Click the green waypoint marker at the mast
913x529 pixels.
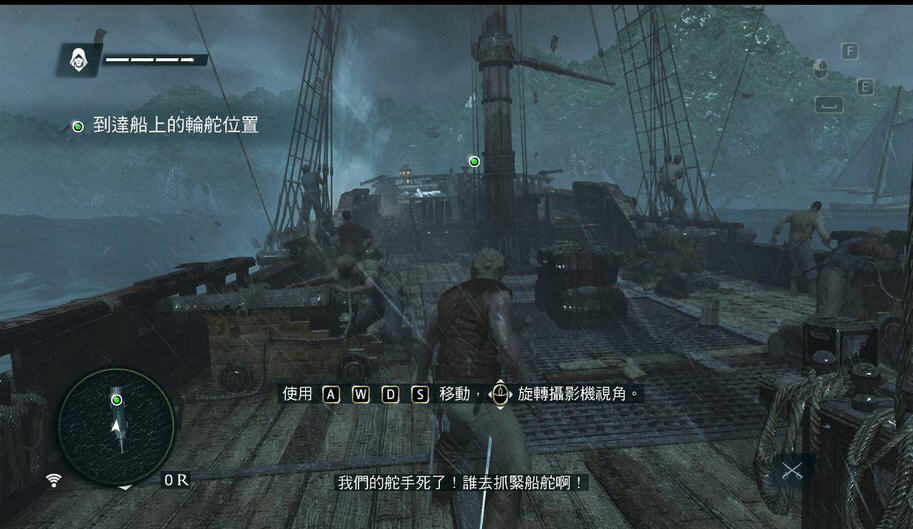tap(475, 161)
